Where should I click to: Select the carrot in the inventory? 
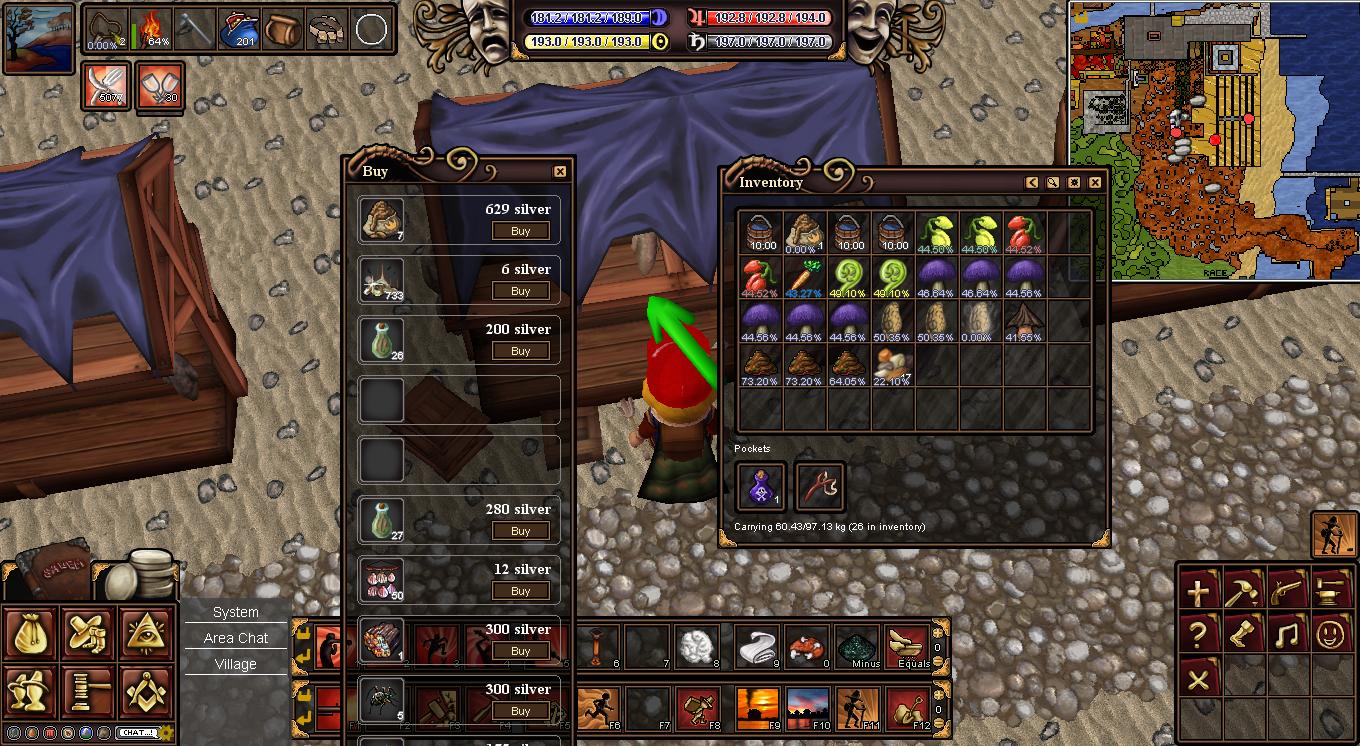coord(806,278)
